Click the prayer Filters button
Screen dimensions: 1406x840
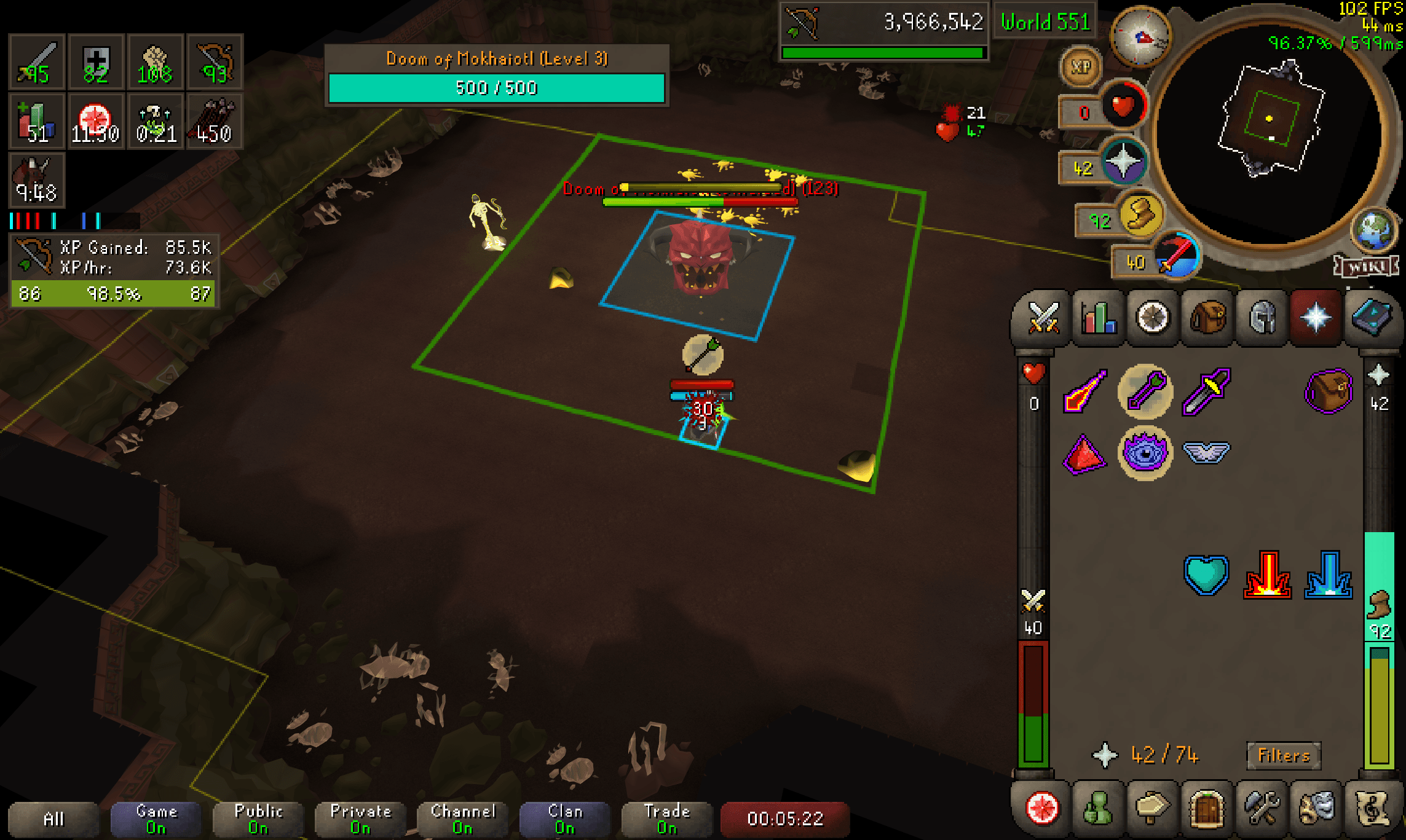coord(1282,755)
